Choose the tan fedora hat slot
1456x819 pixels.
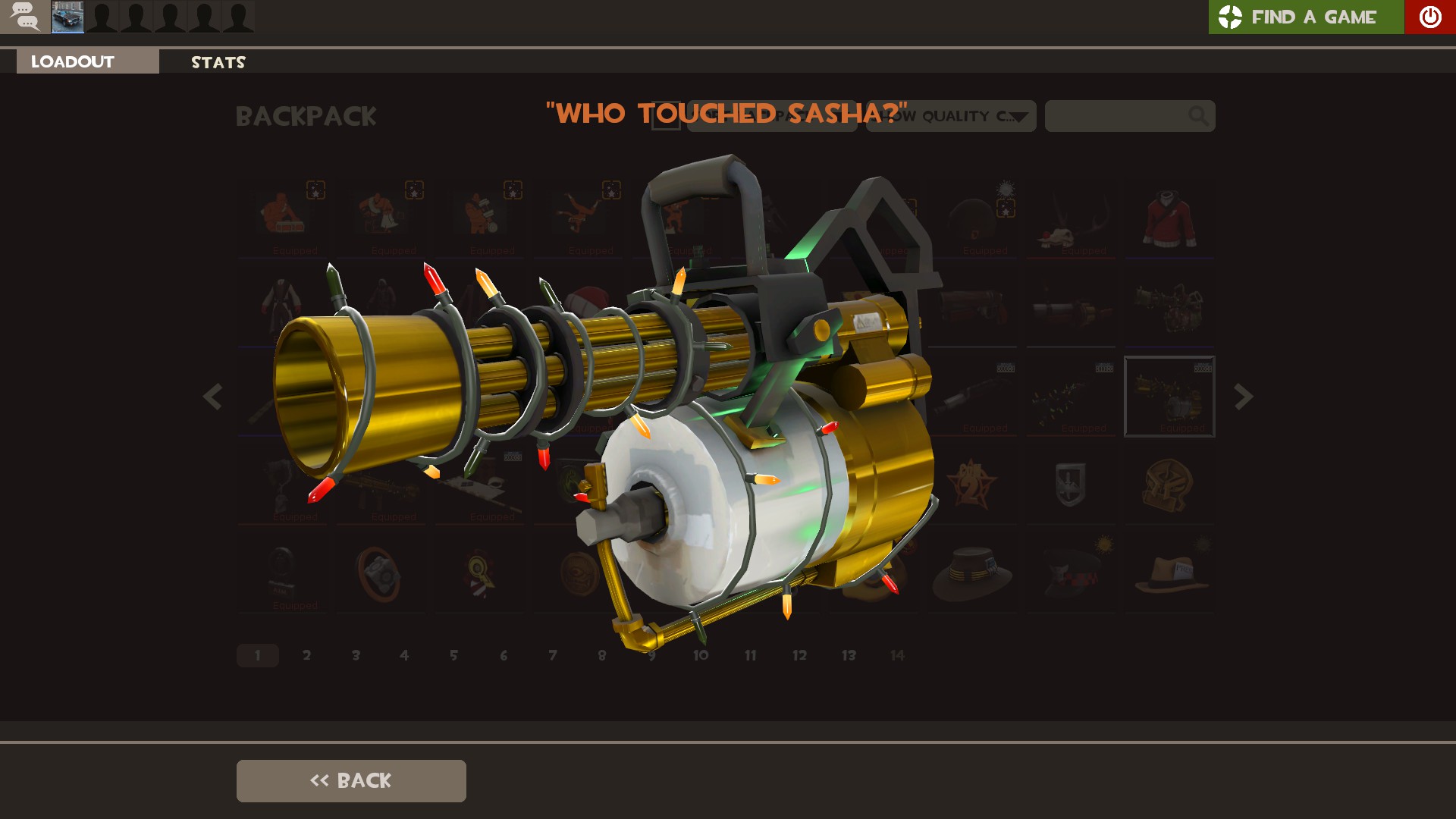pyautogui.click(x=1169, y=574)
